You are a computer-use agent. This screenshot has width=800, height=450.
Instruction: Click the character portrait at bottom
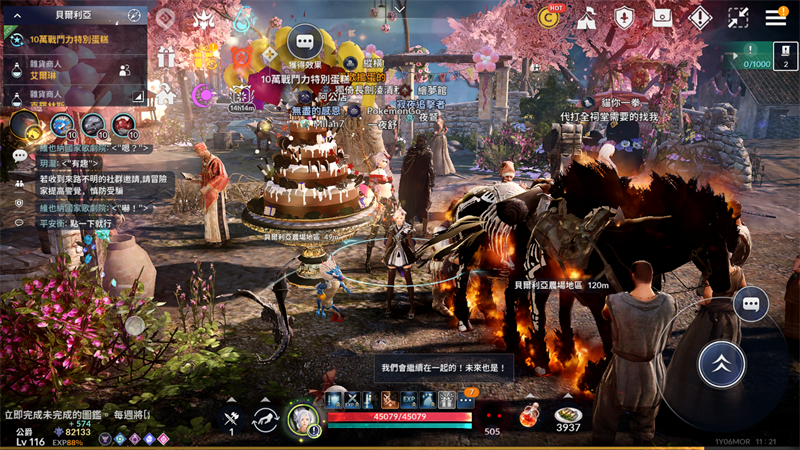302,418
